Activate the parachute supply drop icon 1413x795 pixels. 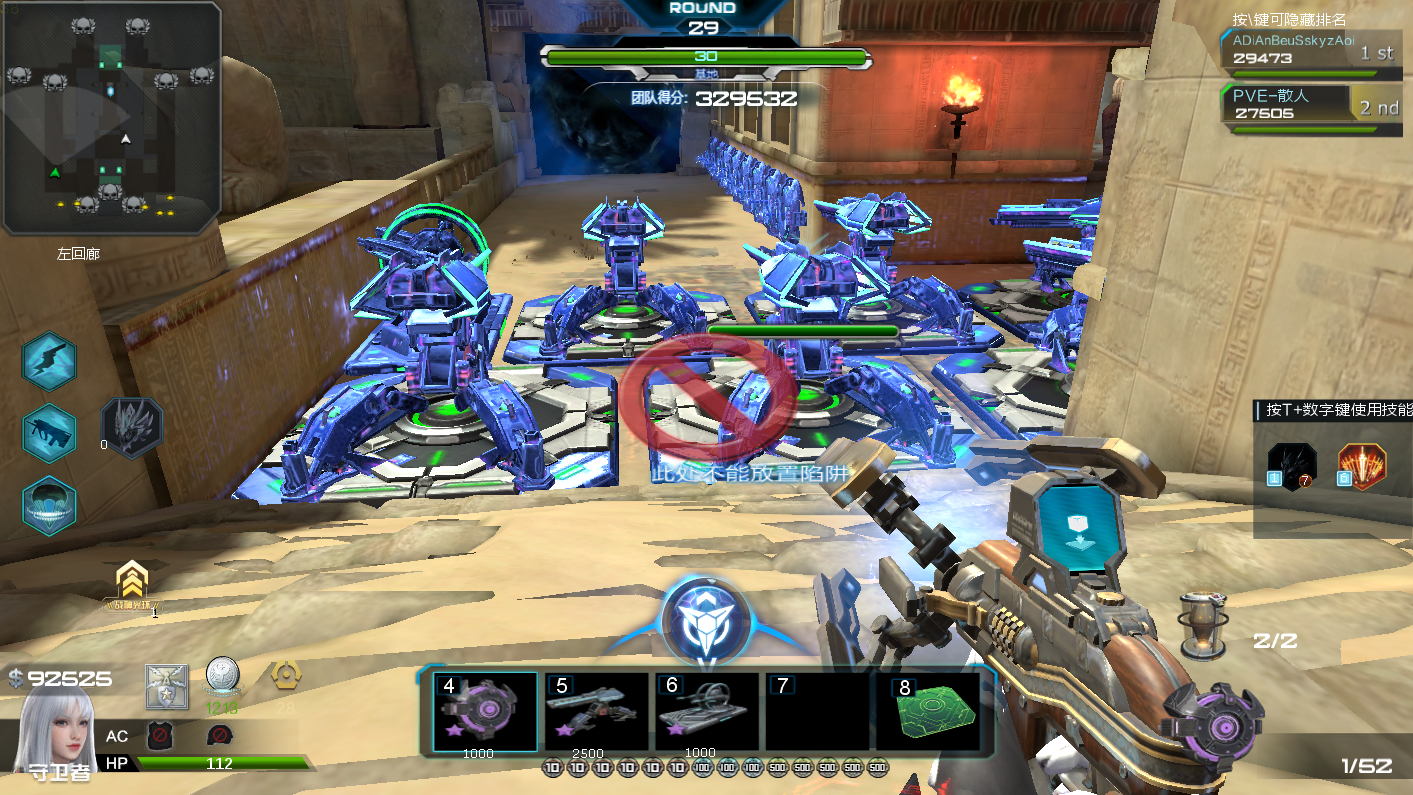click(x=50, y=505)
